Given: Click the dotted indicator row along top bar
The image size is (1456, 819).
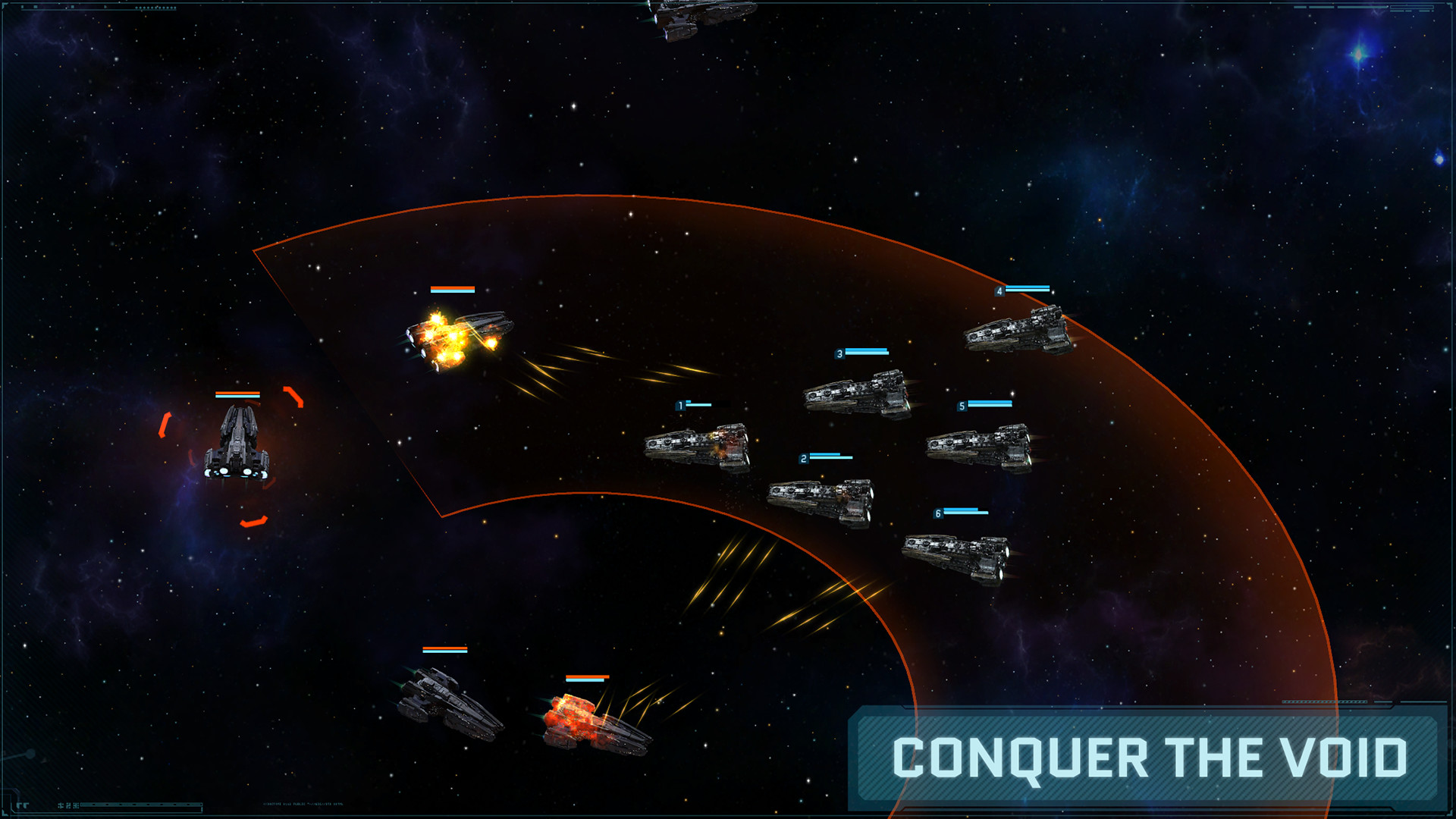Looking at the screenshot, I should [155, 8].
